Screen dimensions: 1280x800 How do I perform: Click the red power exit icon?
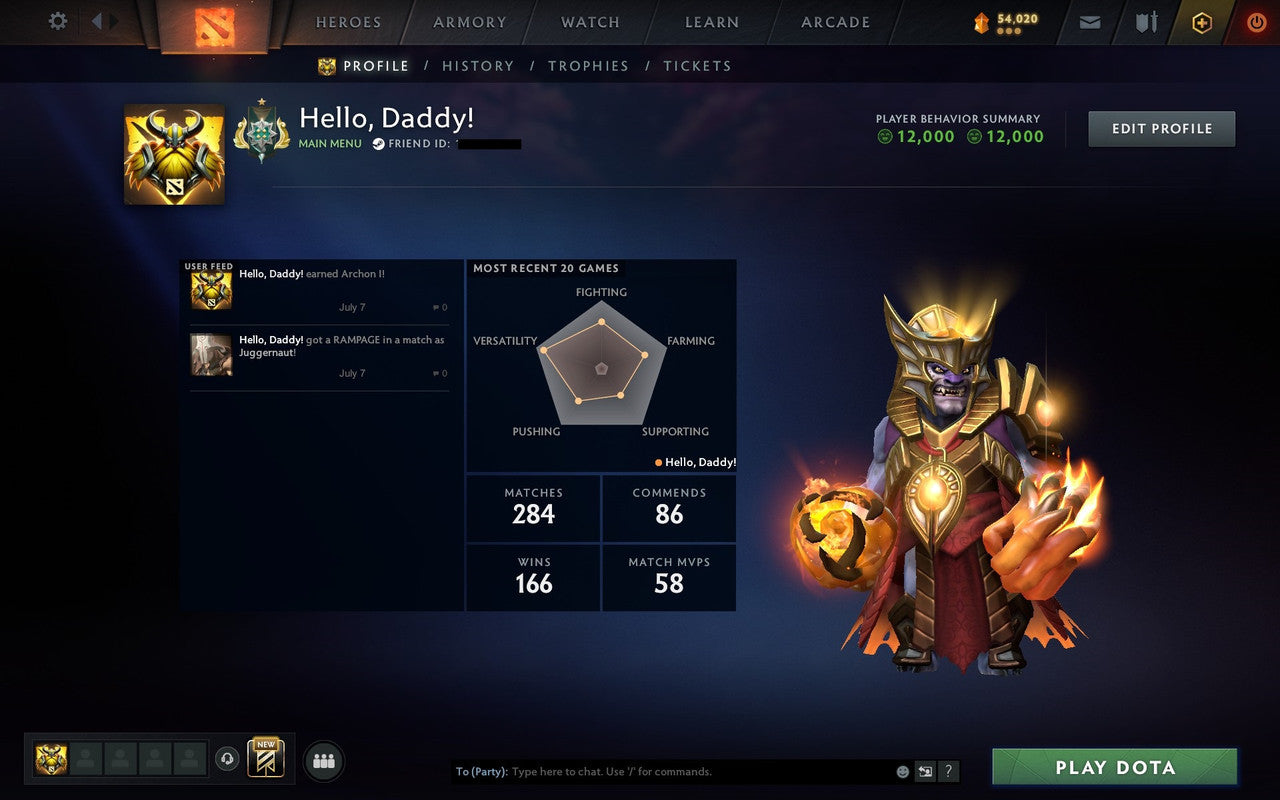click(x=1256, y=21)
